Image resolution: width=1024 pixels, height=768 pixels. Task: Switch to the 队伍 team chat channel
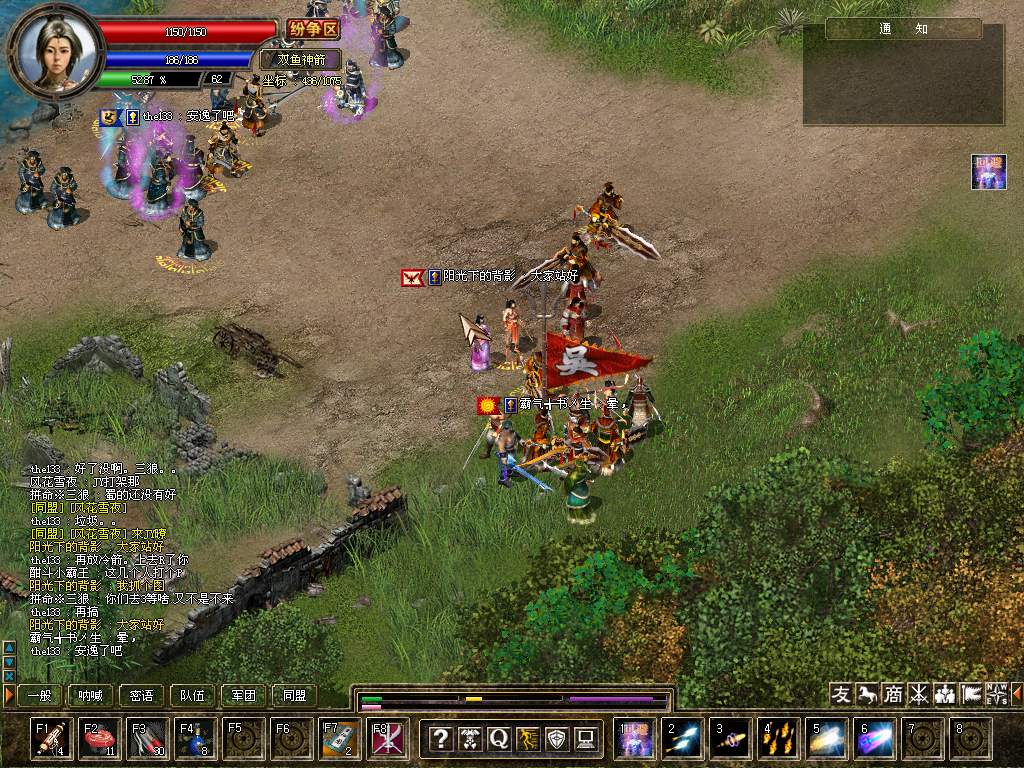coord(193,695)
